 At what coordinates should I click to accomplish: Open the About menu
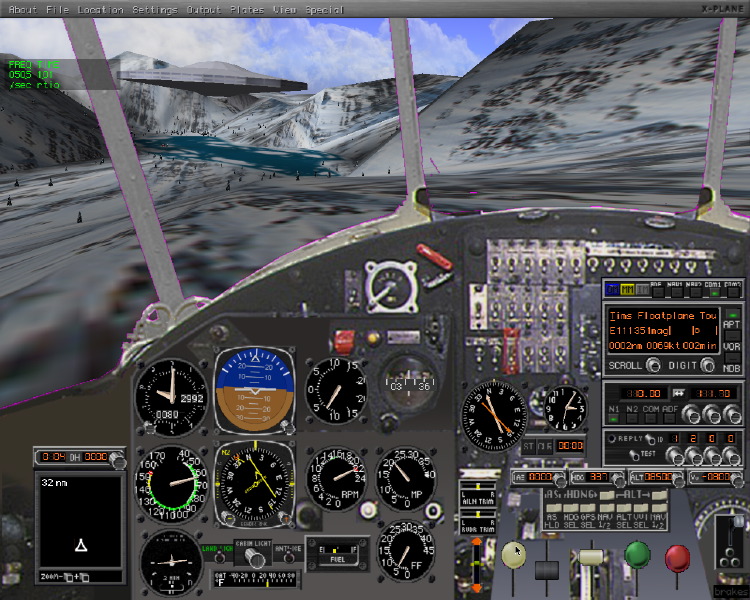pyautogui.click(x=22, y=9)
